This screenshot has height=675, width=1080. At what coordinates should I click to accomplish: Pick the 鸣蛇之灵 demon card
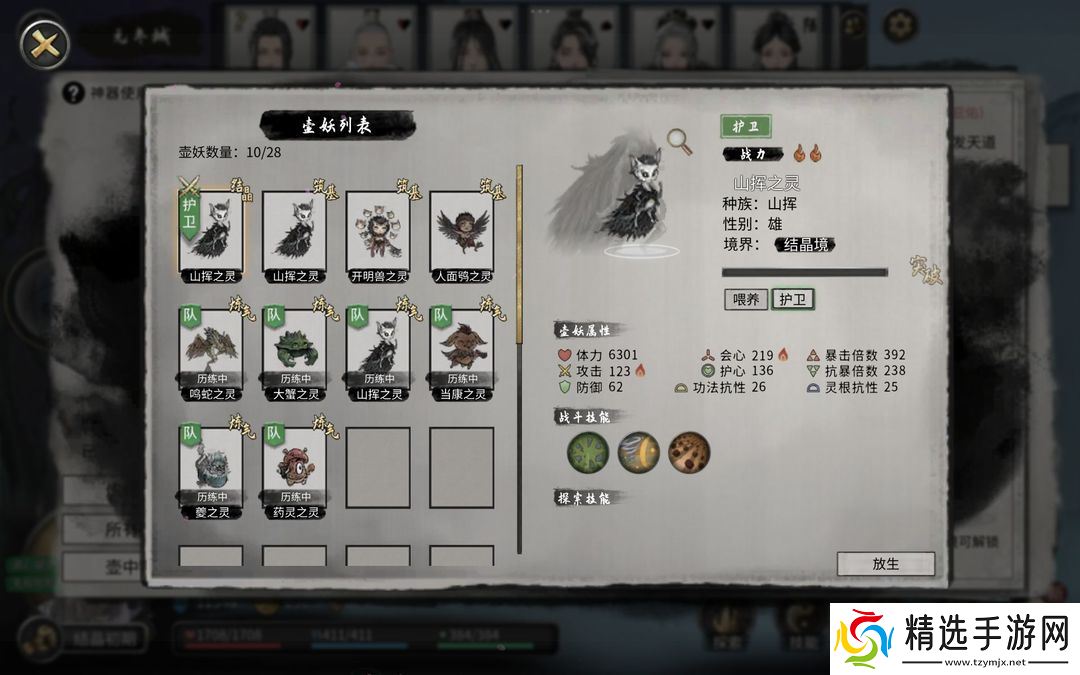[x=211, y=348]
